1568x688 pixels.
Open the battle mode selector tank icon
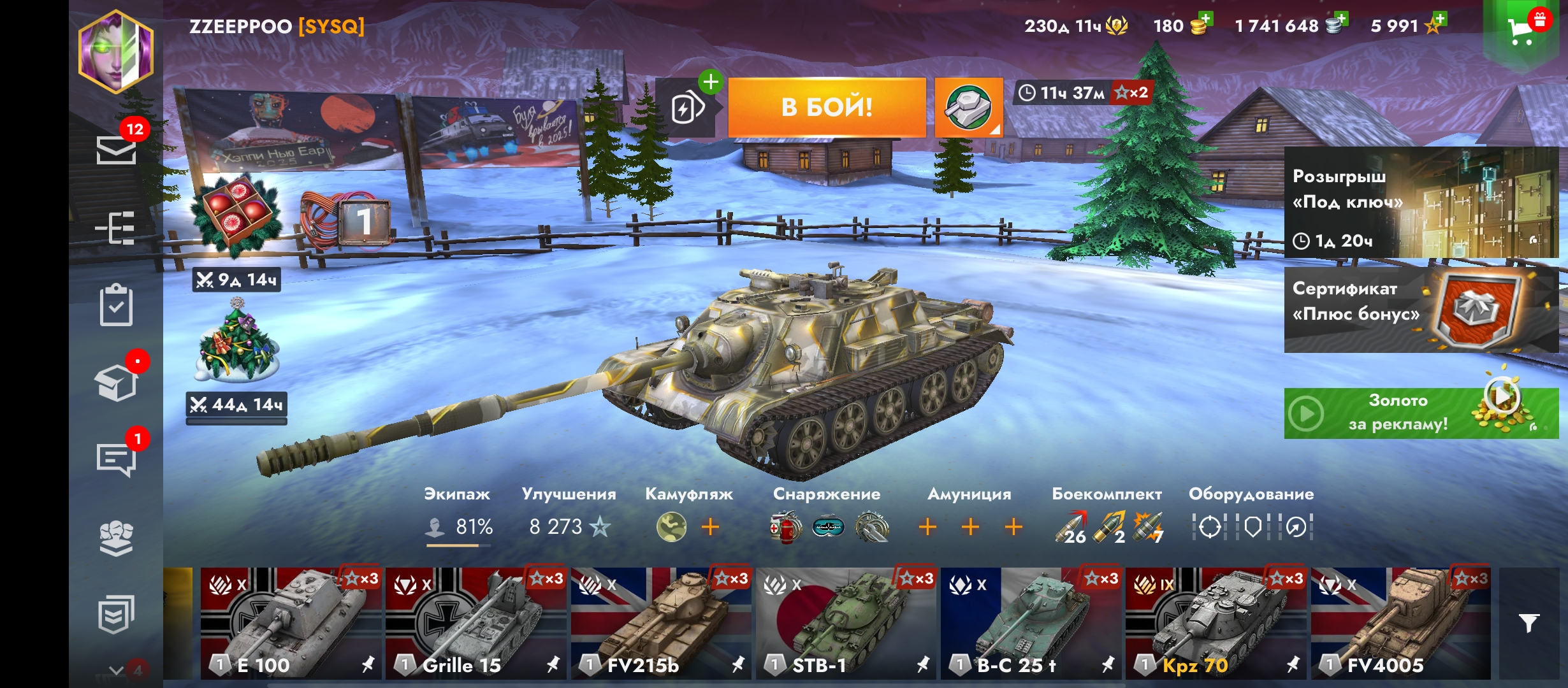click(x=968, y=107)
